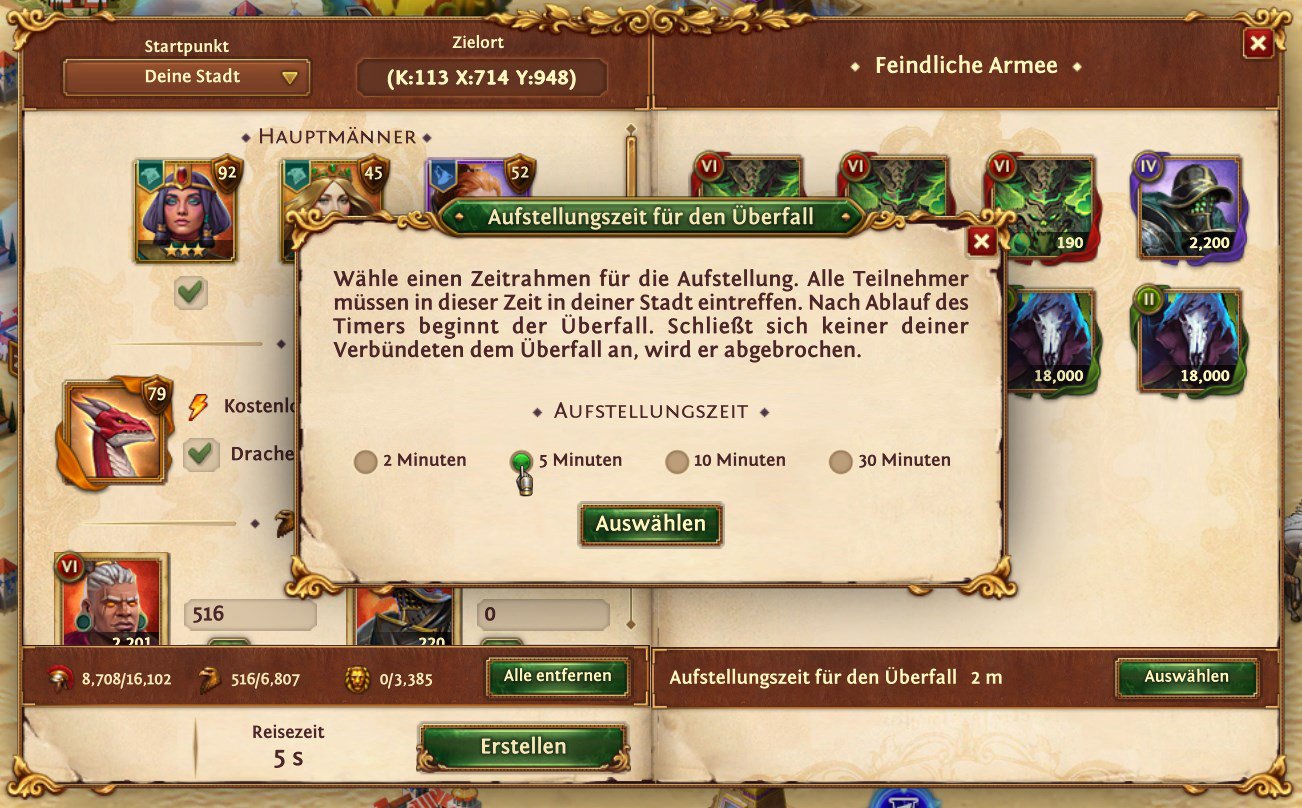The height and width of the screenshot is (808, 1302).
Task: Inspect the enemy tier IV unit with 2,200
Action: [x=1188, y=209]
